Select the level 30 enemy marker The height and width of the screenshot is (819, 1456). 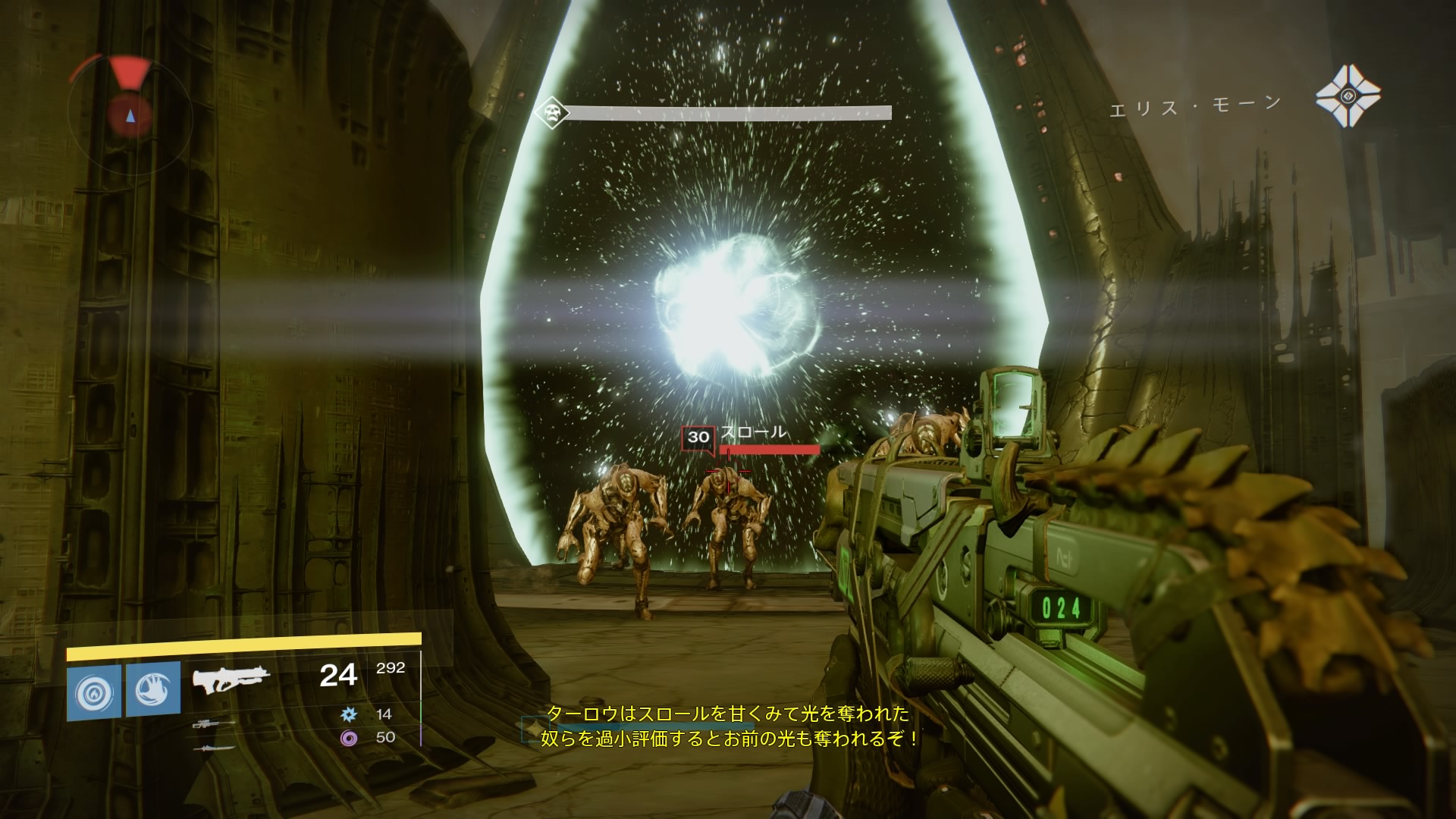point(698,437)
